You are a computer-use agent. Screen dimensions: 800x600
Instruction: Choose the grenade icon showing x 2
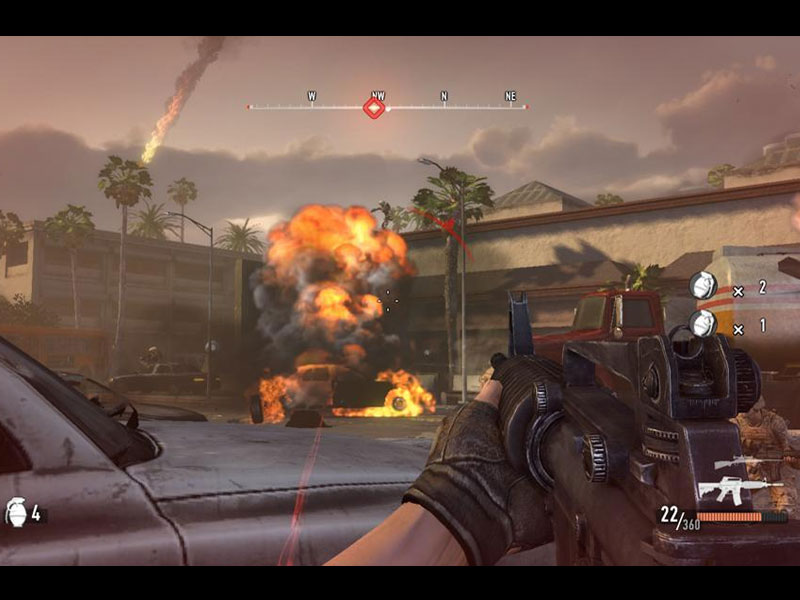[704, 286]
